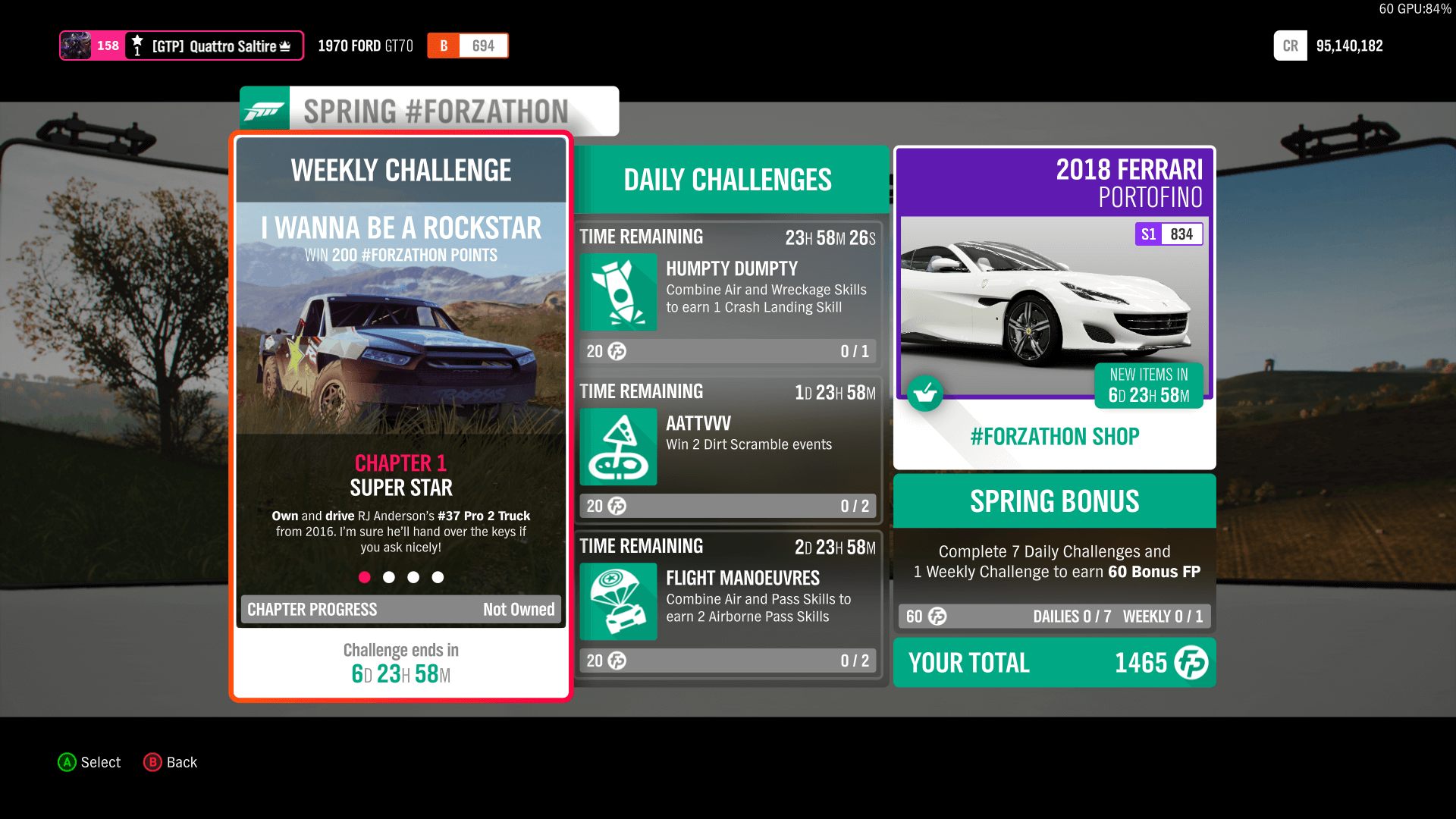
Task: Expand the Spring Bonus section
Action: 1054,500
